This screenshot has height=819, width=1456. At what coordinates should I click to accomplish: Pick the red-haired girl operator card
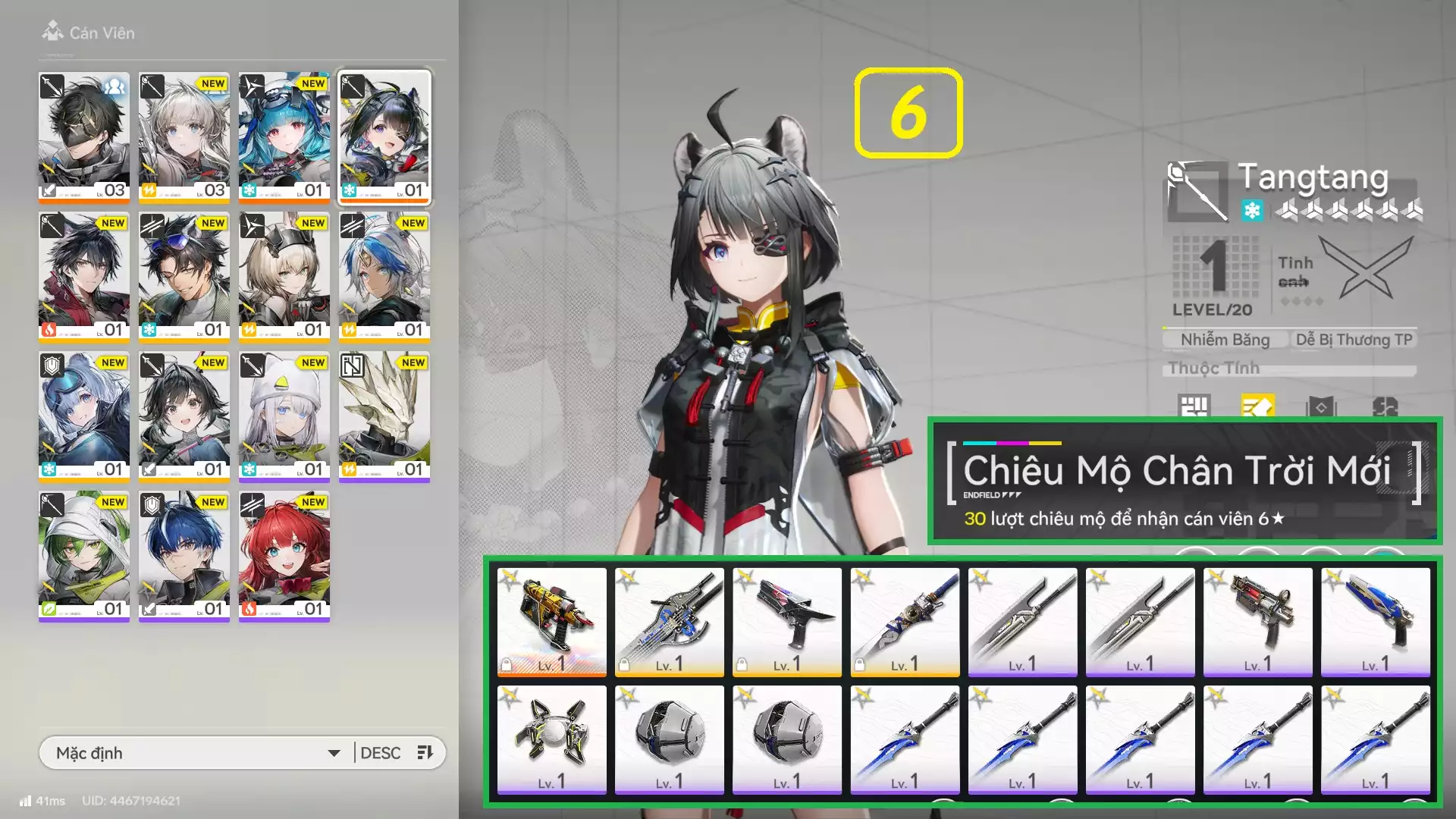(x=284, y=555)
